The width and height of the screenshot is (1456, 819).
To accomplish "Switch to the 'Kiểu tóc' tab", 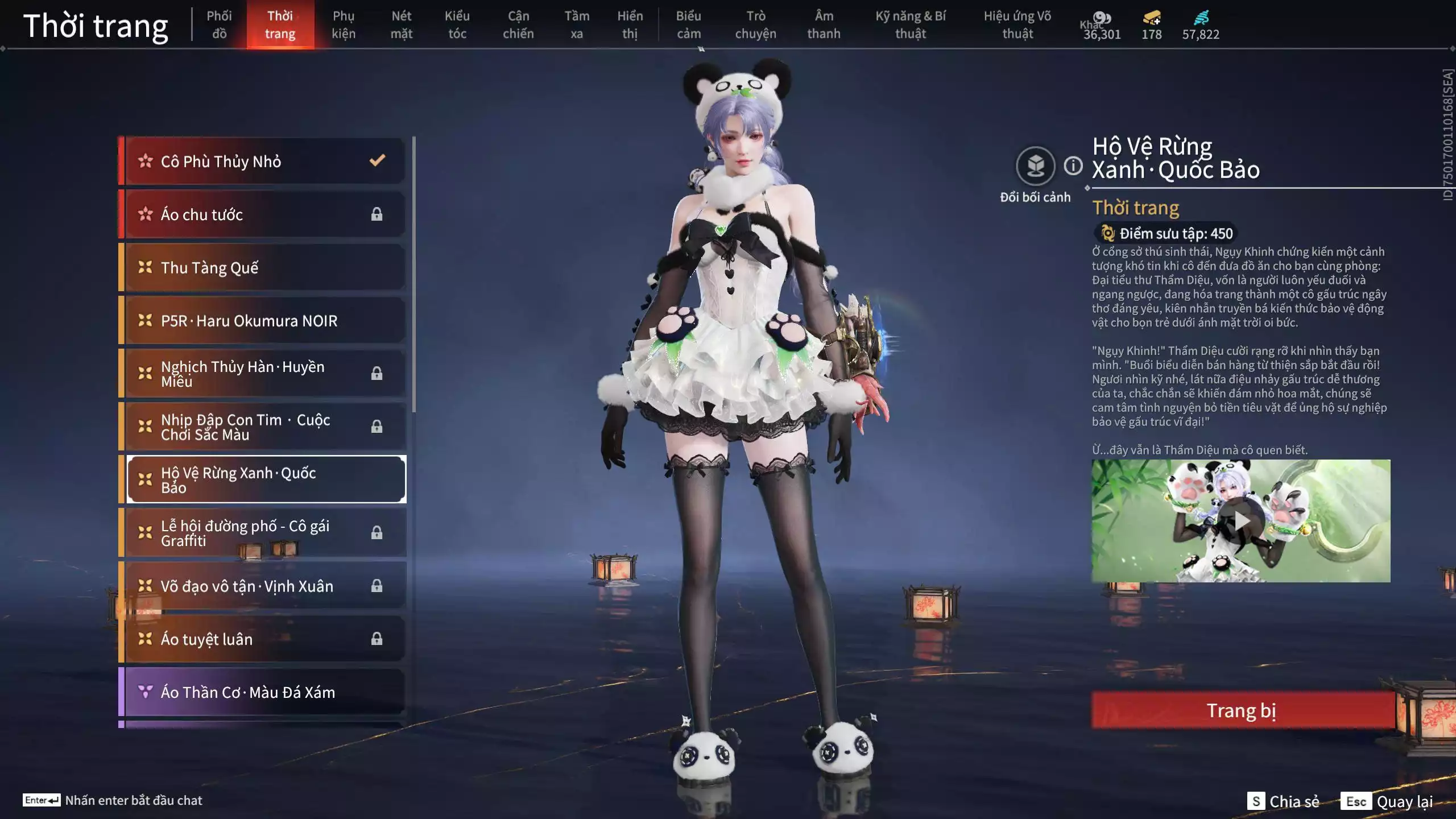I will point(457,24).
